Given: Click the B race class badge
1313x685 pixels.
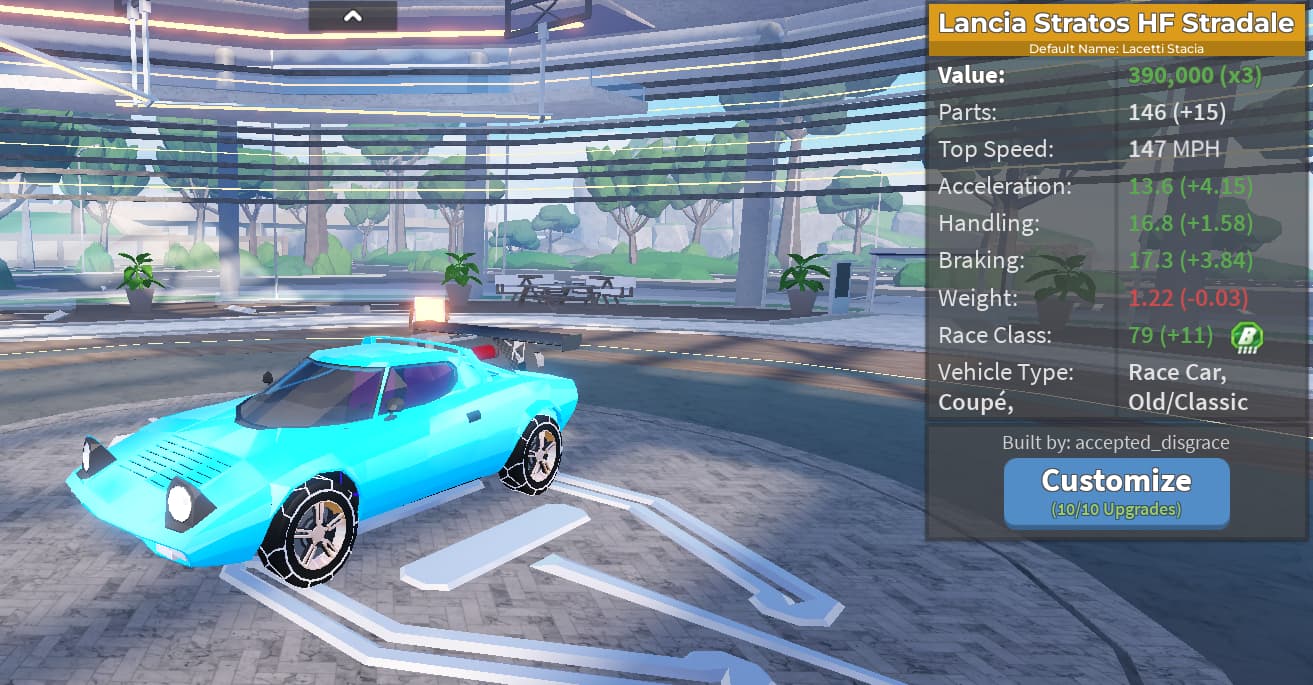Looking at the screenshot, I should pyautogui.click(x=1247, y=336).
